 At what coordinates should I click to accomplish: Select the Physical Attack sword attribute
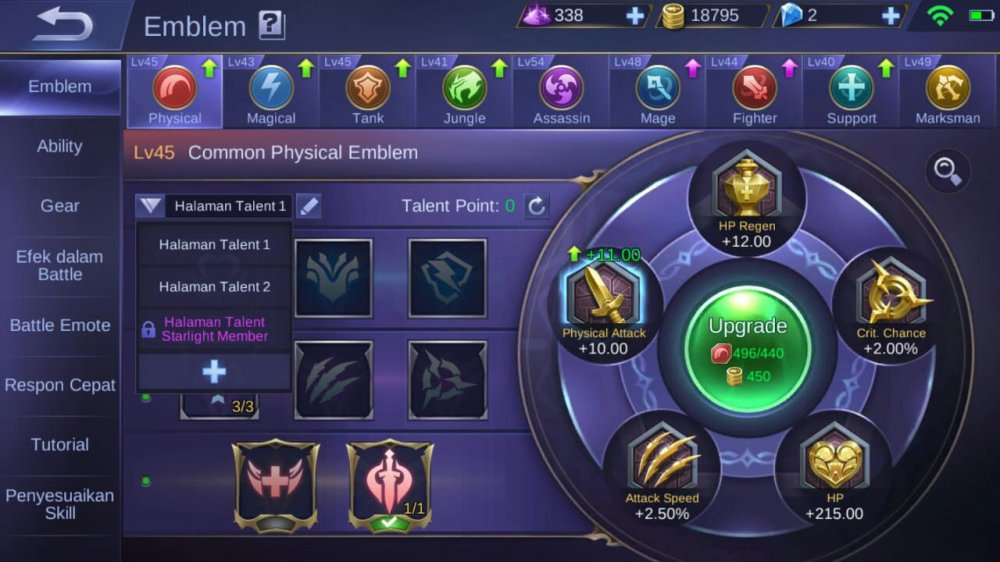604,300
